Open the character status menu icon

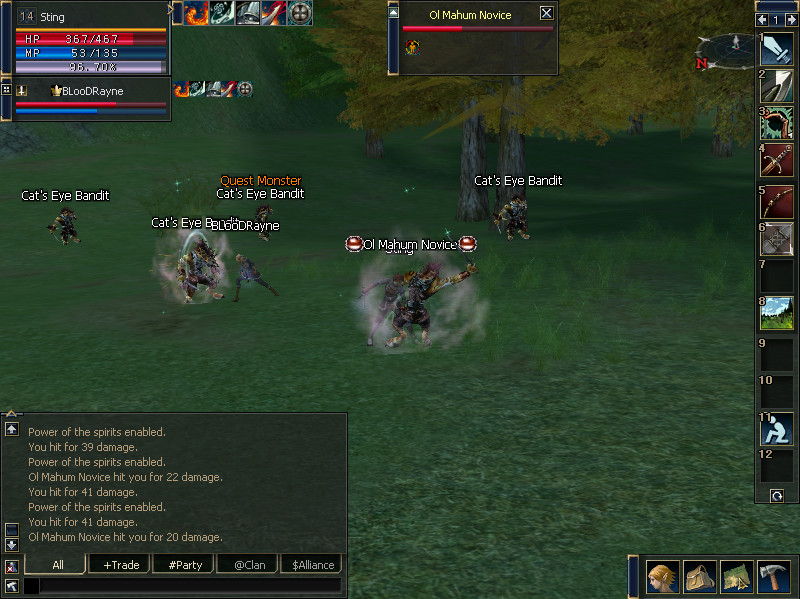[661, 577]
